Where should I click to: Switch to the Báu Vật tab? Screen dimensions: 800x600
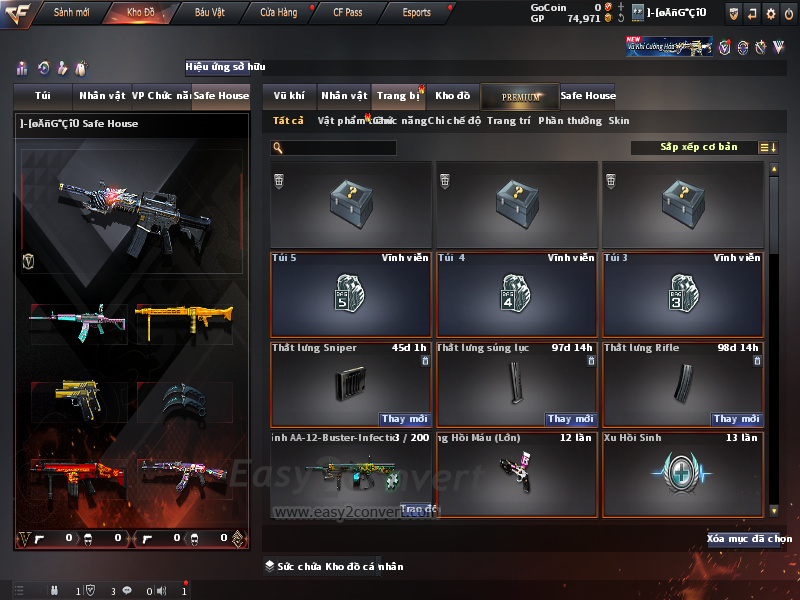click(x=210, y=13)
